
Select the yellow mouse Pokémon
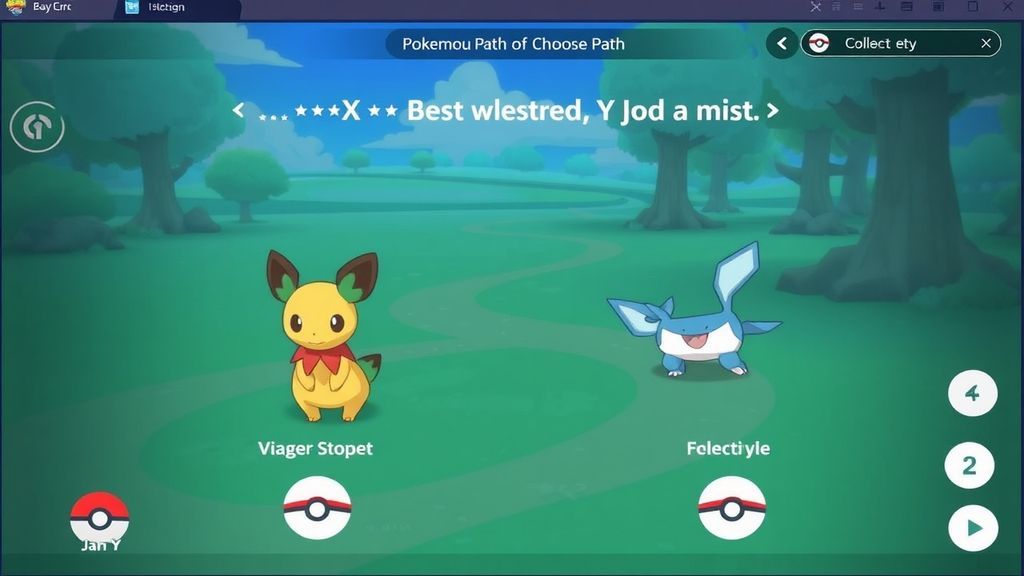click(324, 336)
